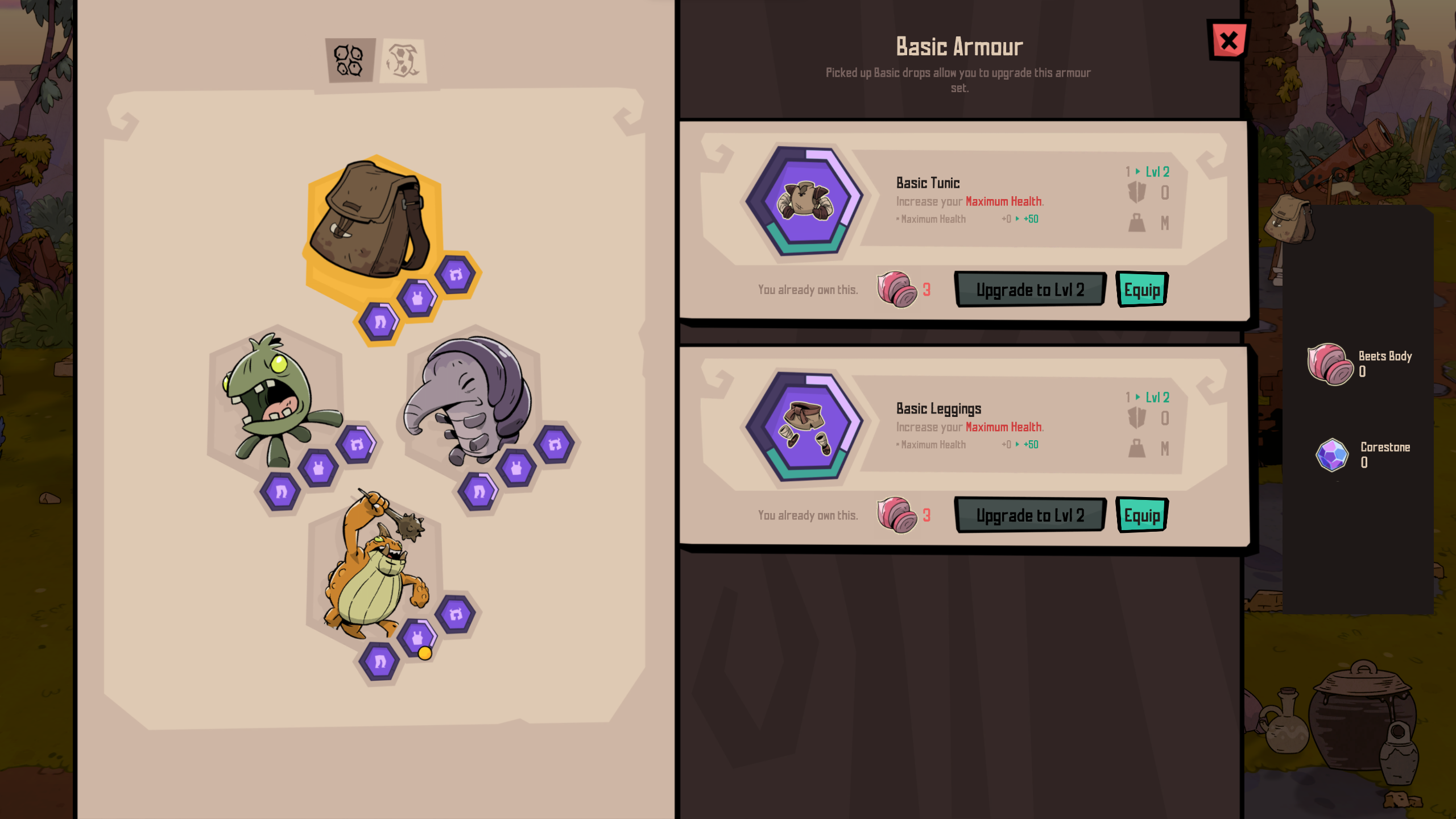Upgrade Basic Leggings to Lvl 2

tap(1030, 515)
